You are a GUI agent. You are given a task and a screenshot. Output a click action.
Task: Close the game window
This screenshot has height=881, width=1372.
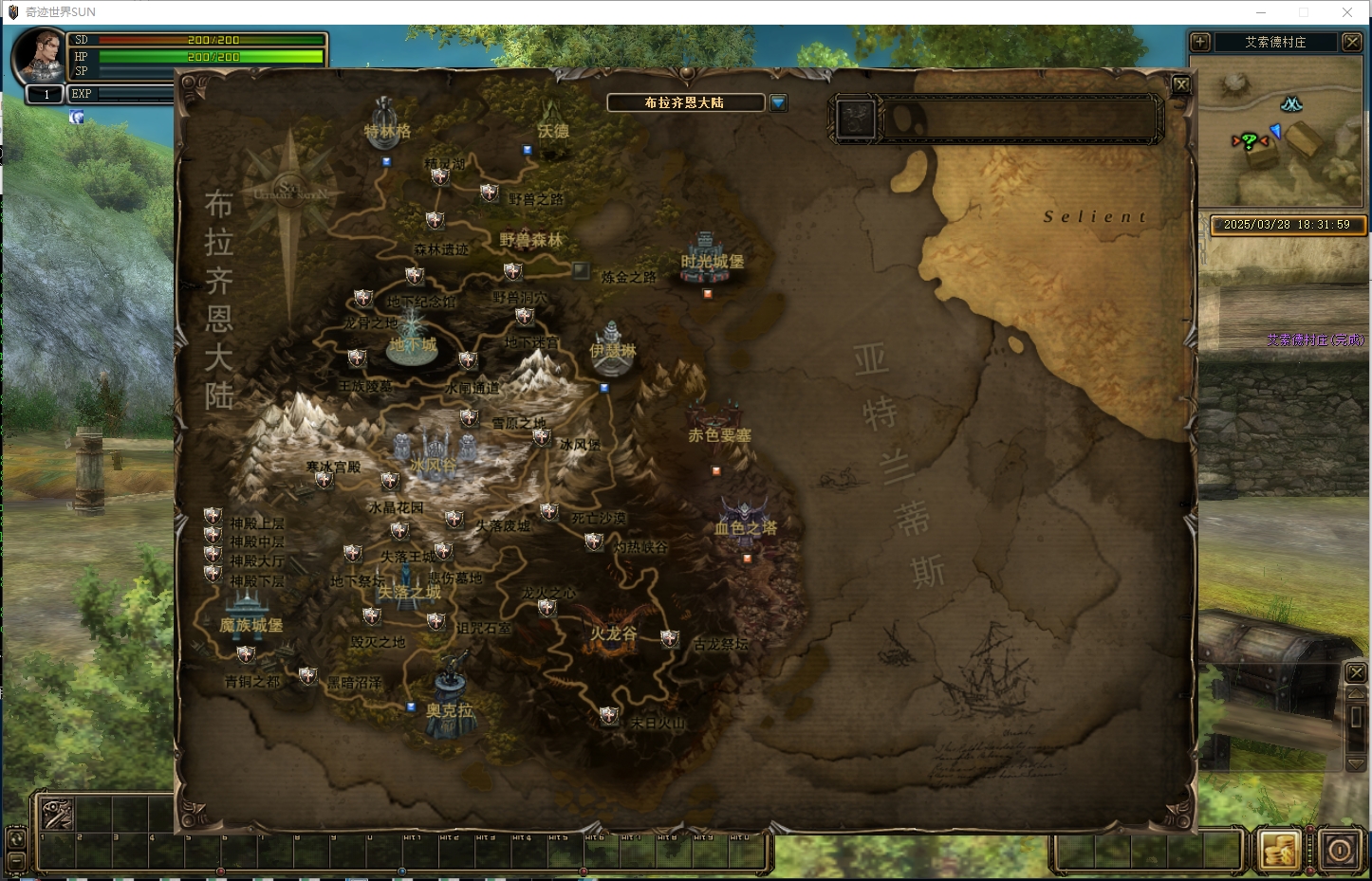[1347, 12]
